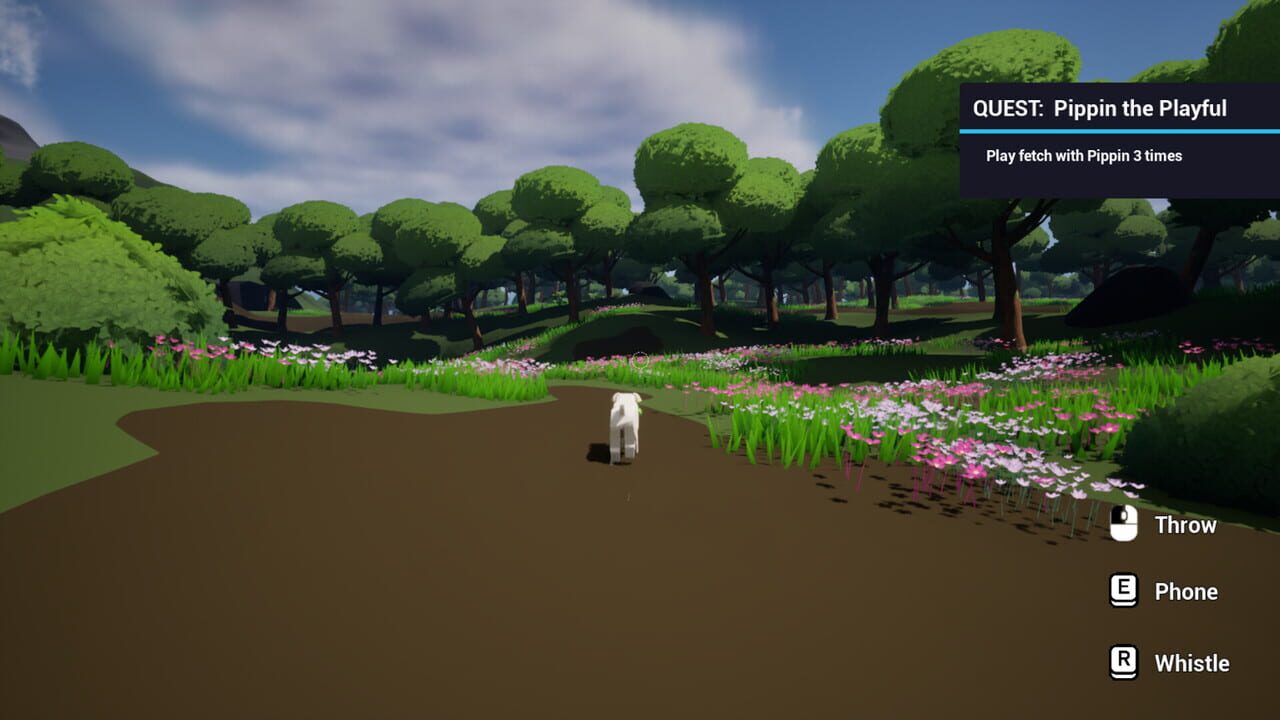Open the Phone via its keybind prompt
1280x720 pixels.
point(1189,591)
